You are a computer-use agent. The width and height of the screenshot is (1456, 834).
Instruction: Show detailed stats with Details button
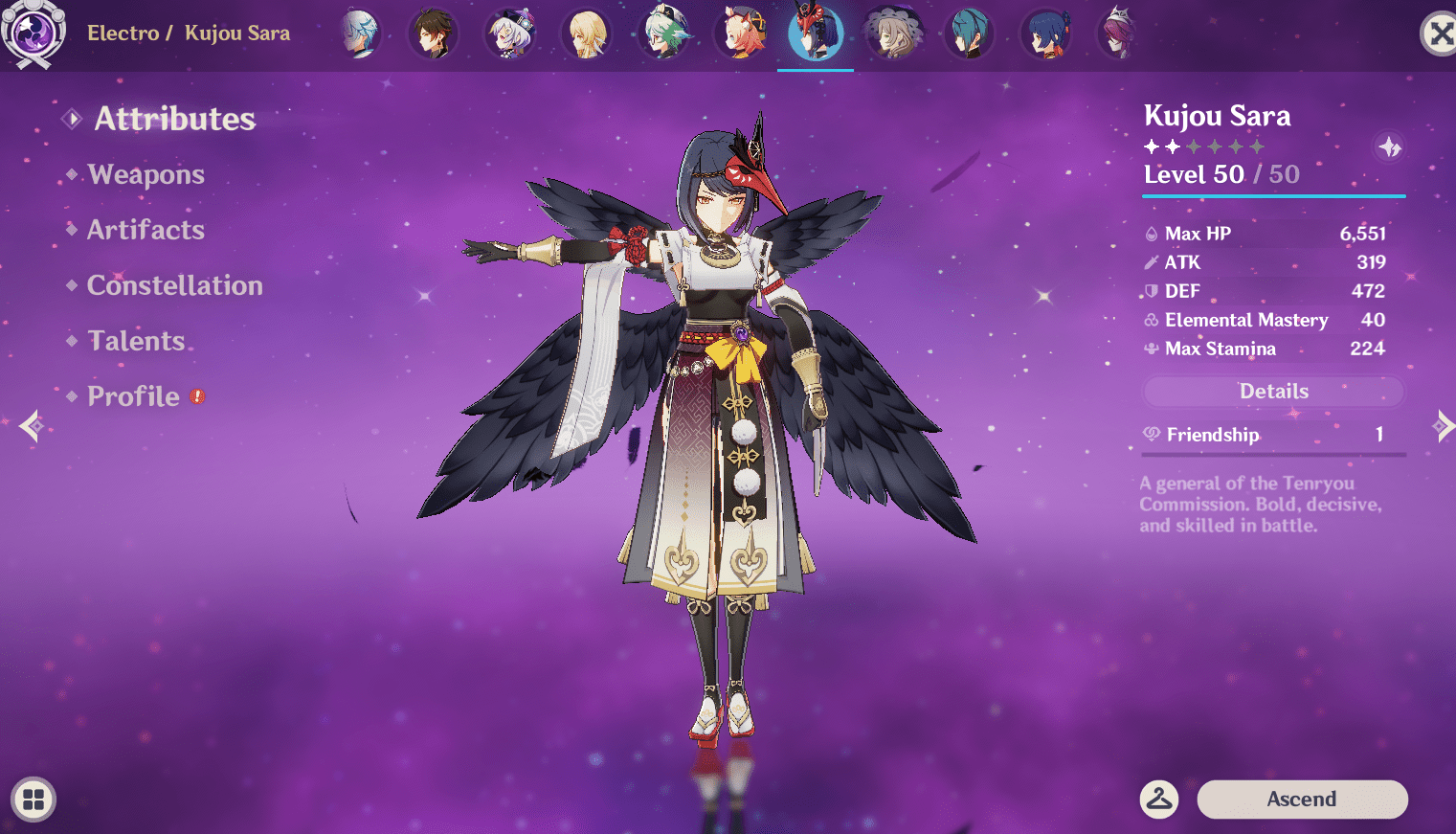(x=1273, y=392)
